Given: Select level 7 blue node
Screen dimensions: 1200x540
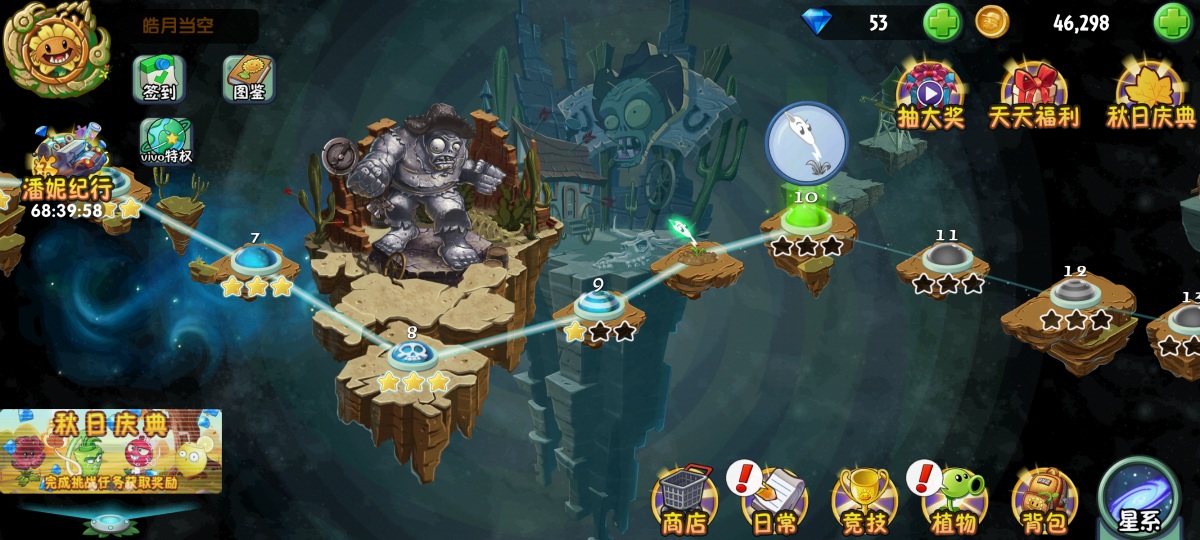Looking at the screenshot, I should (255, 260).
